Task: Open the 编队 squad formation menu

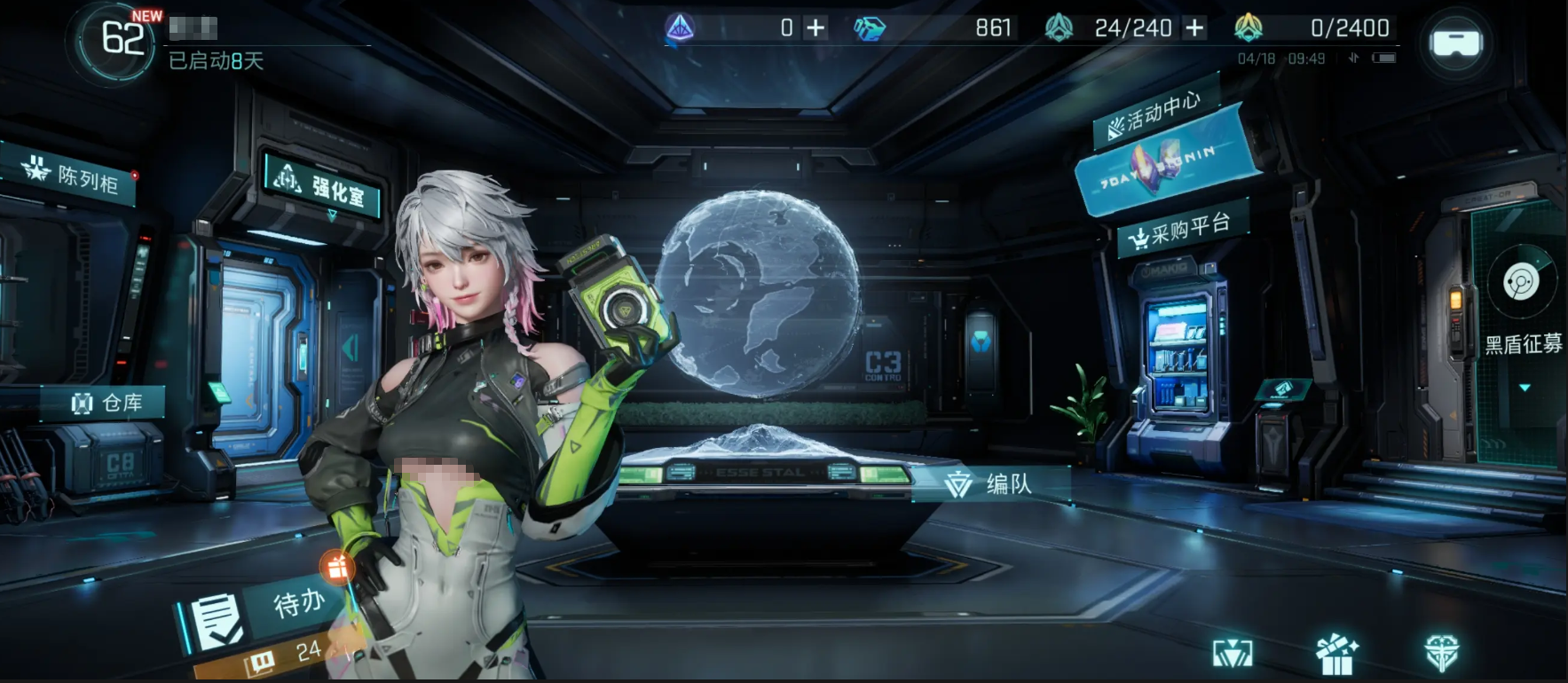Action: (992, 483)
